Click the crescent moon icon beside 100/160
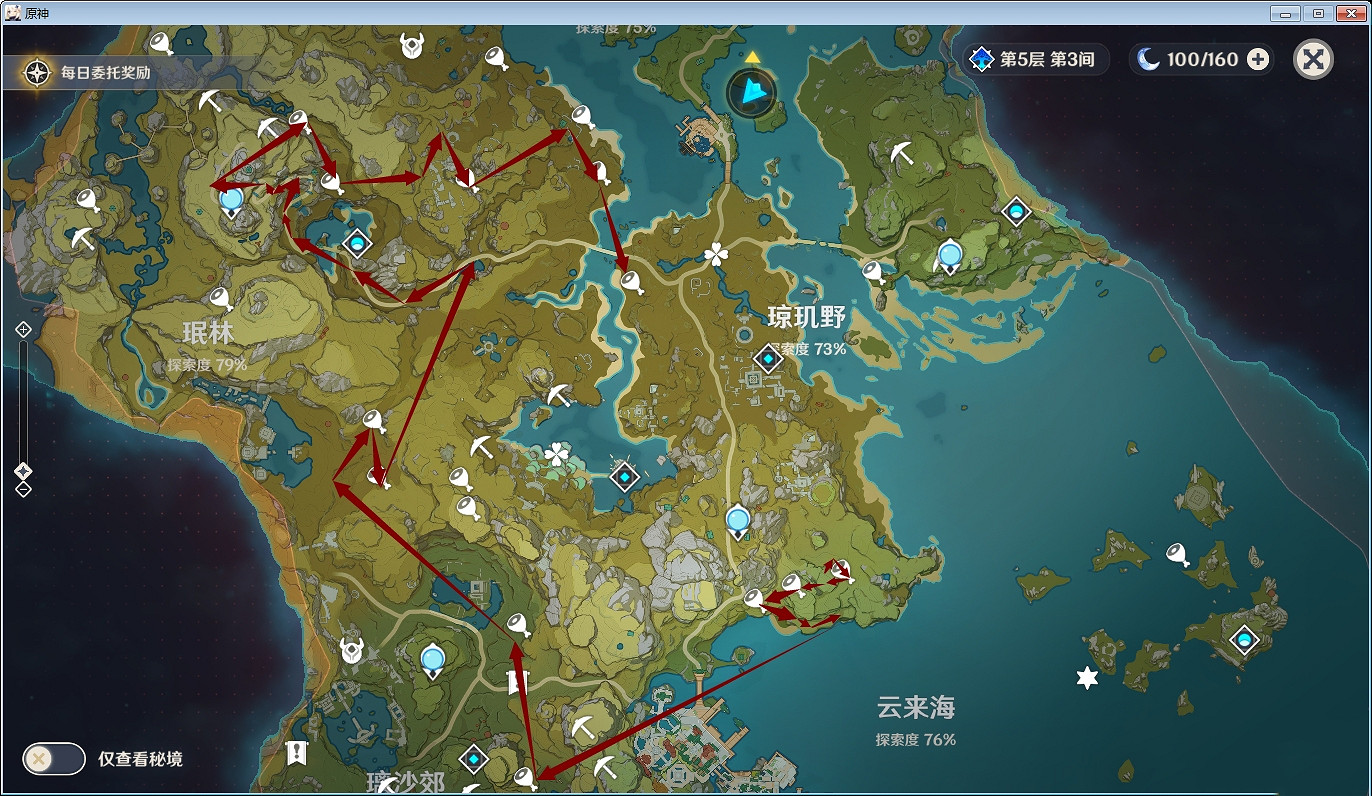The width and height of the screenshot is (1372, 796). (x=1150, y=59)
